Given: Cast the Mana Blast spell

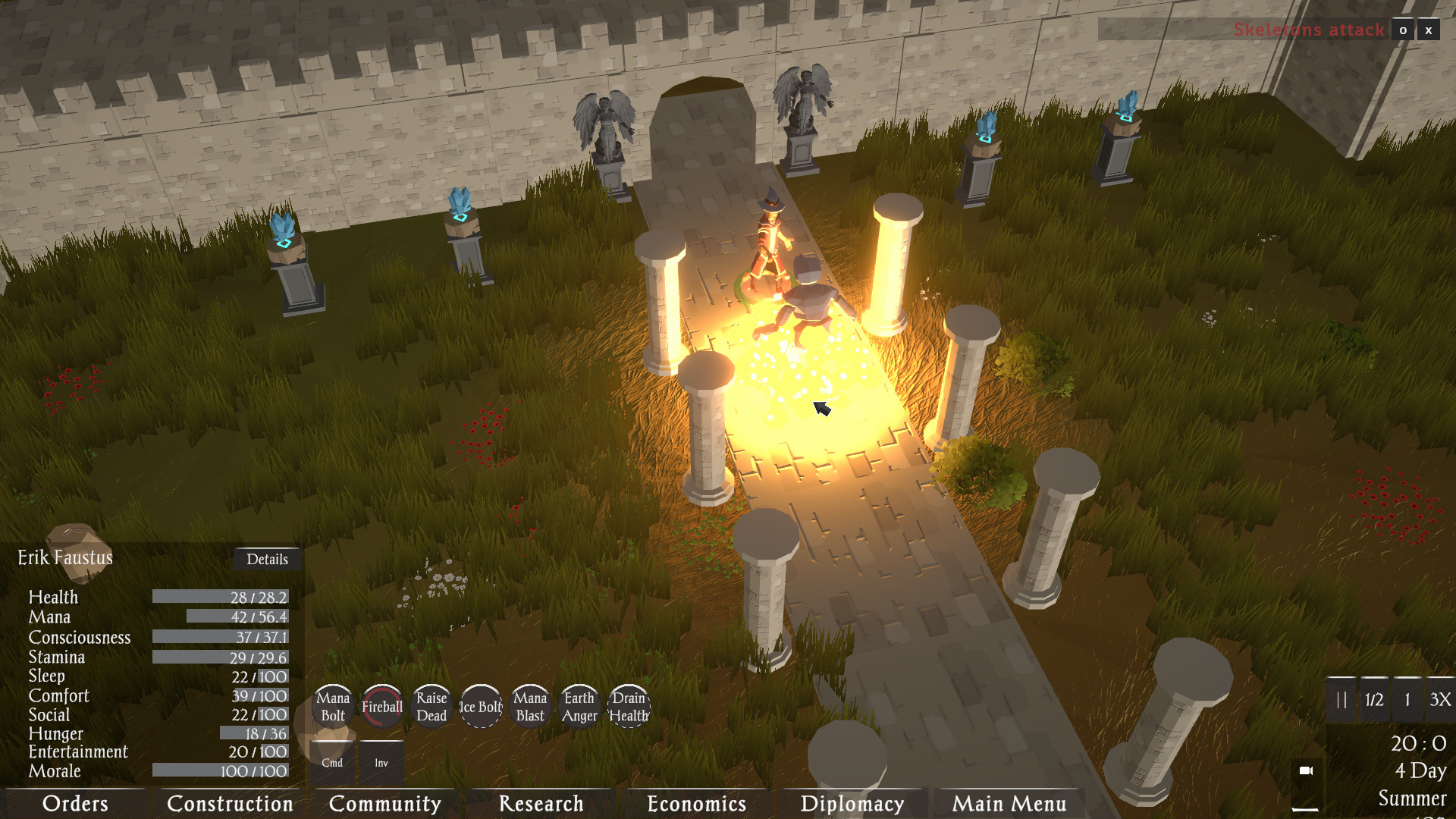Looking at the screenshot, I should pos(530,706).
